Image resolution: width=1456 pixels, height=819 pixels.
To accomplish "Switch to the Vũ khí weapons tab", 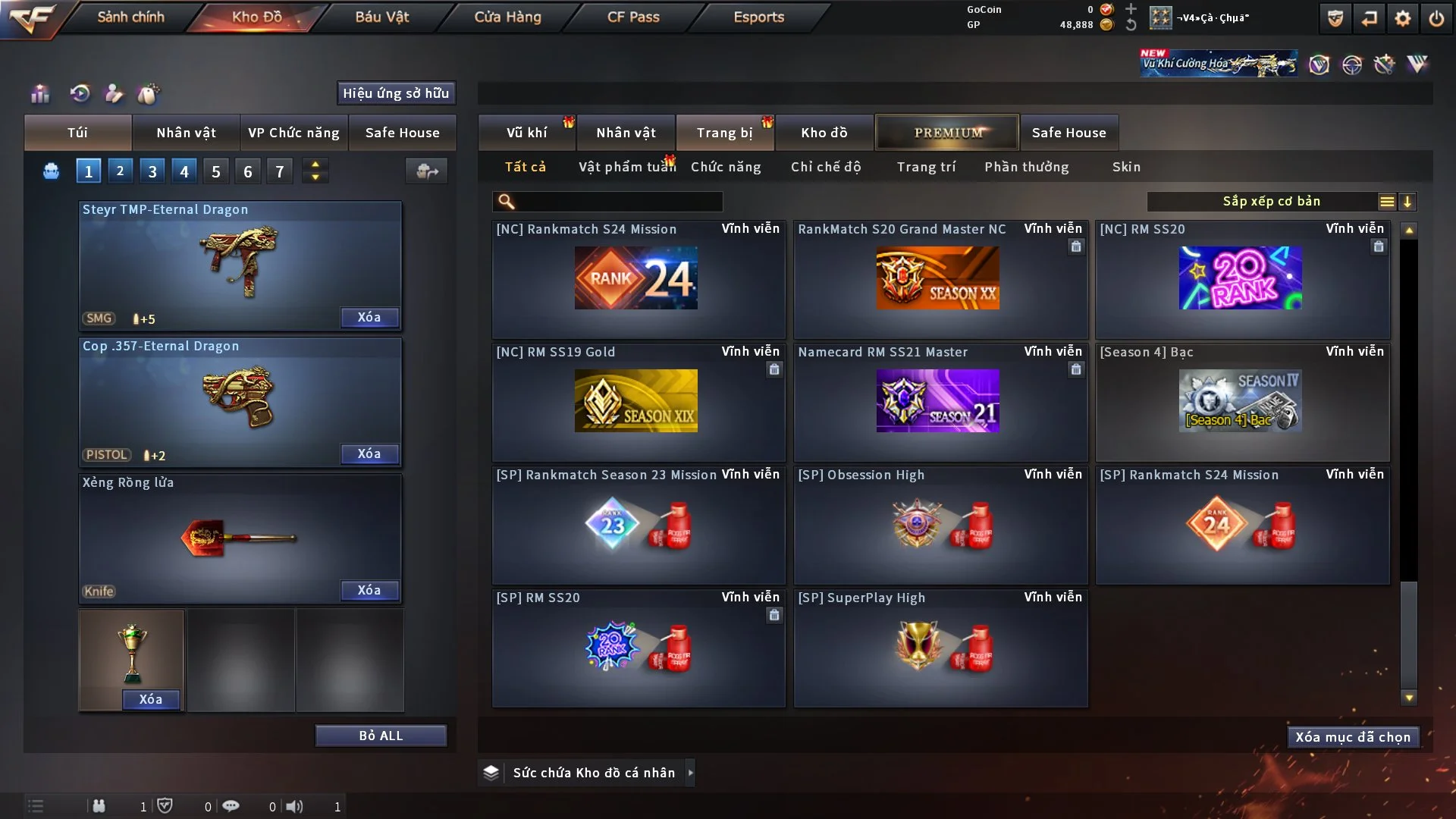I will point(526,133).
